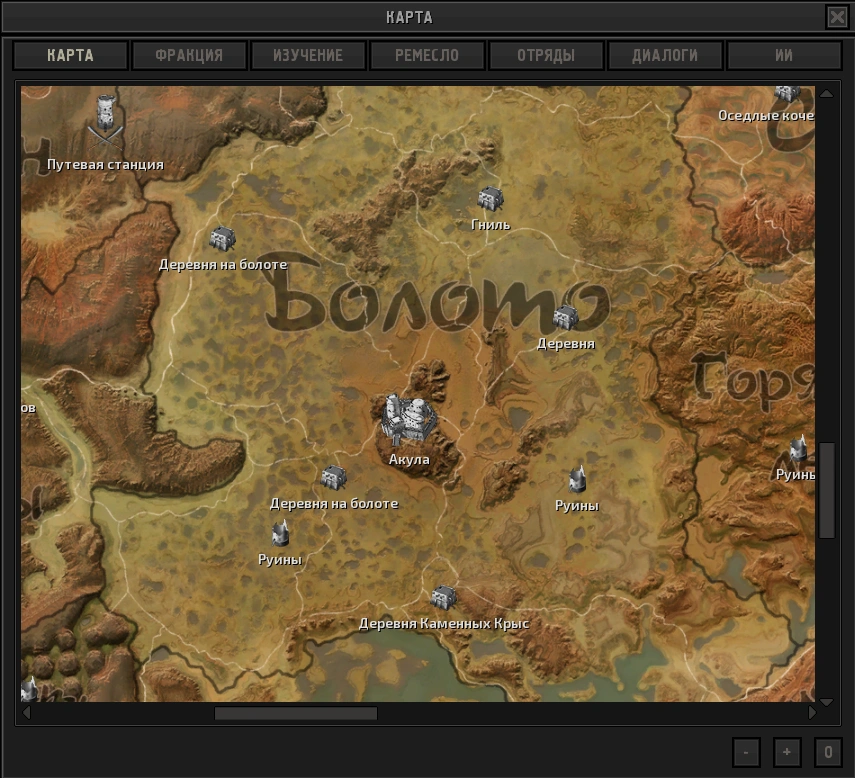
Task: Zoom out the map with minus button
Action: pyautogui.click(x=746, y=752)
